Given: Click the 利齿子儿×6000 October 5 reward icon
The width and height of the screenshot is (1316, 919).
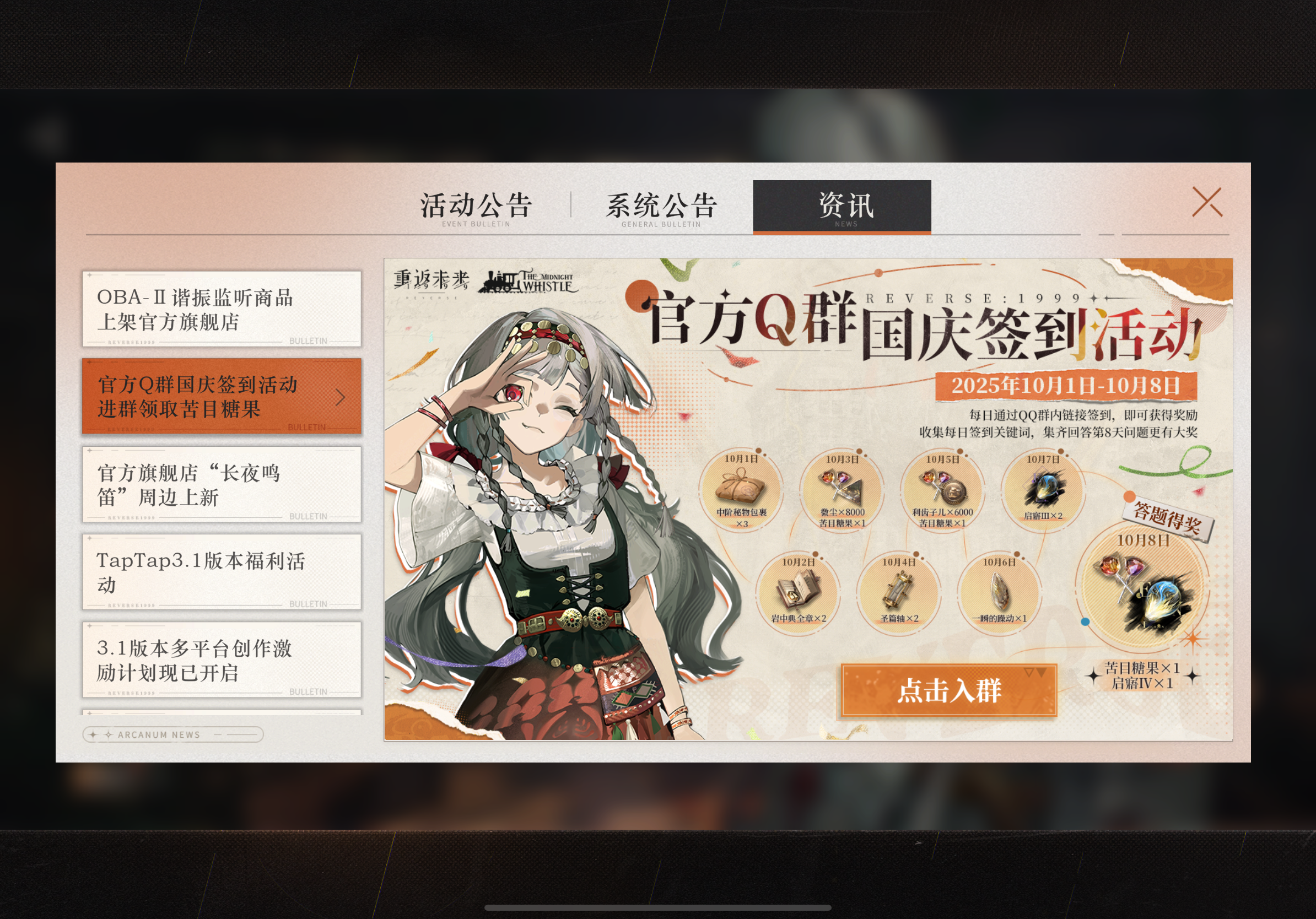Looking at the screenshot, I should click(x=941, y=487).
